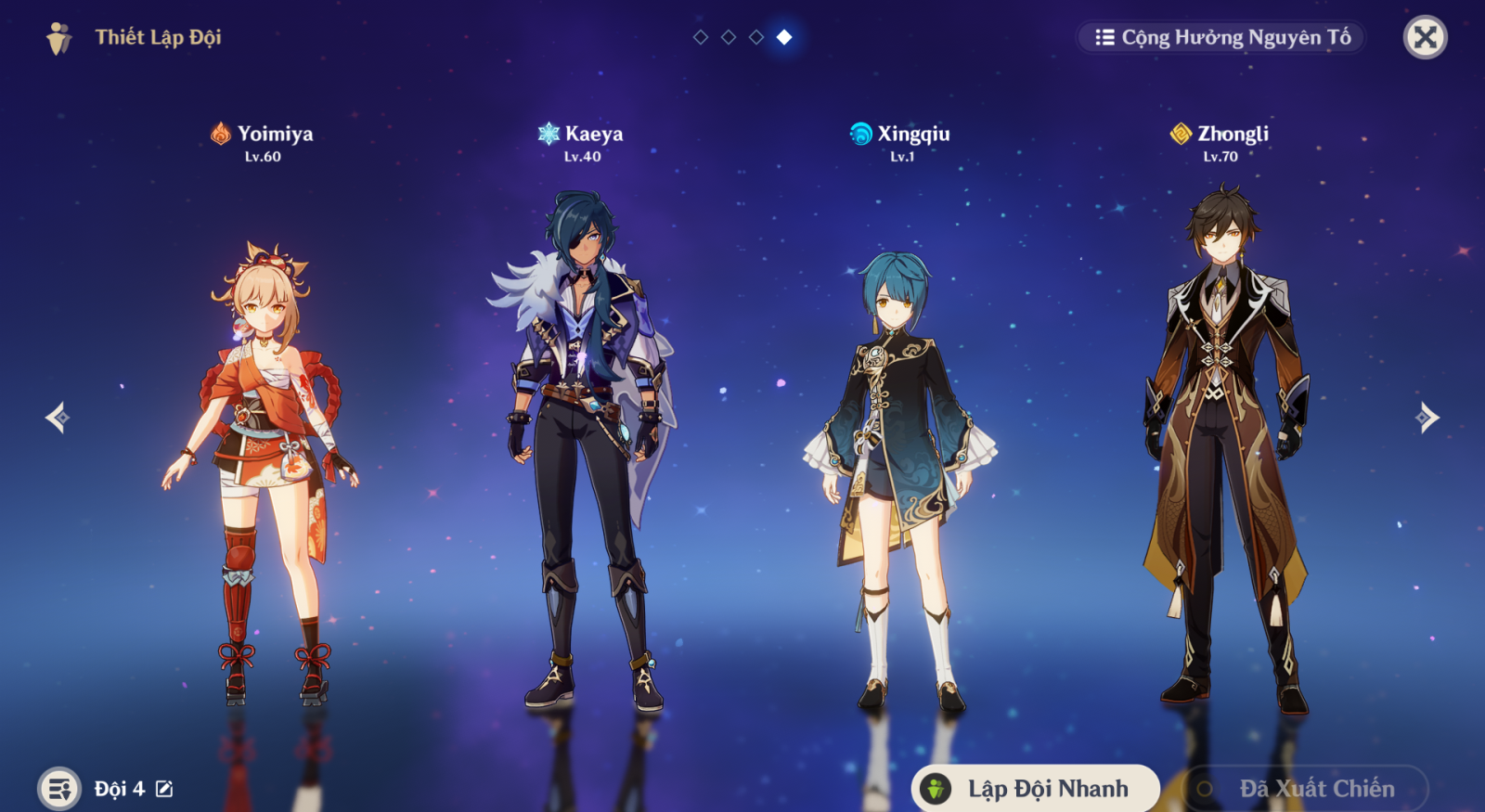Click the left arrow to view previous team
Image resolution: width=1485 pixels, height=812 pixels.
click(x=54, y=419)
